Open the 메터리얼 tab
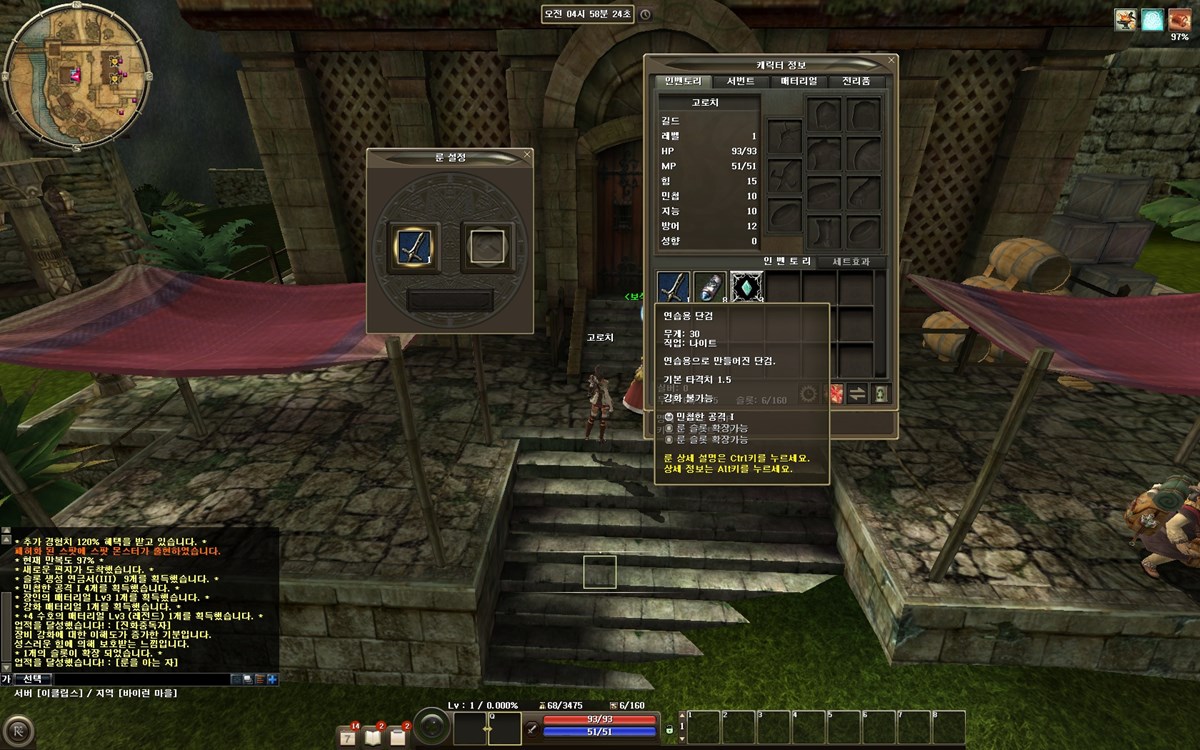Image resolution: width=1200 pixels, height=750 pixels. tap(798, 81)
